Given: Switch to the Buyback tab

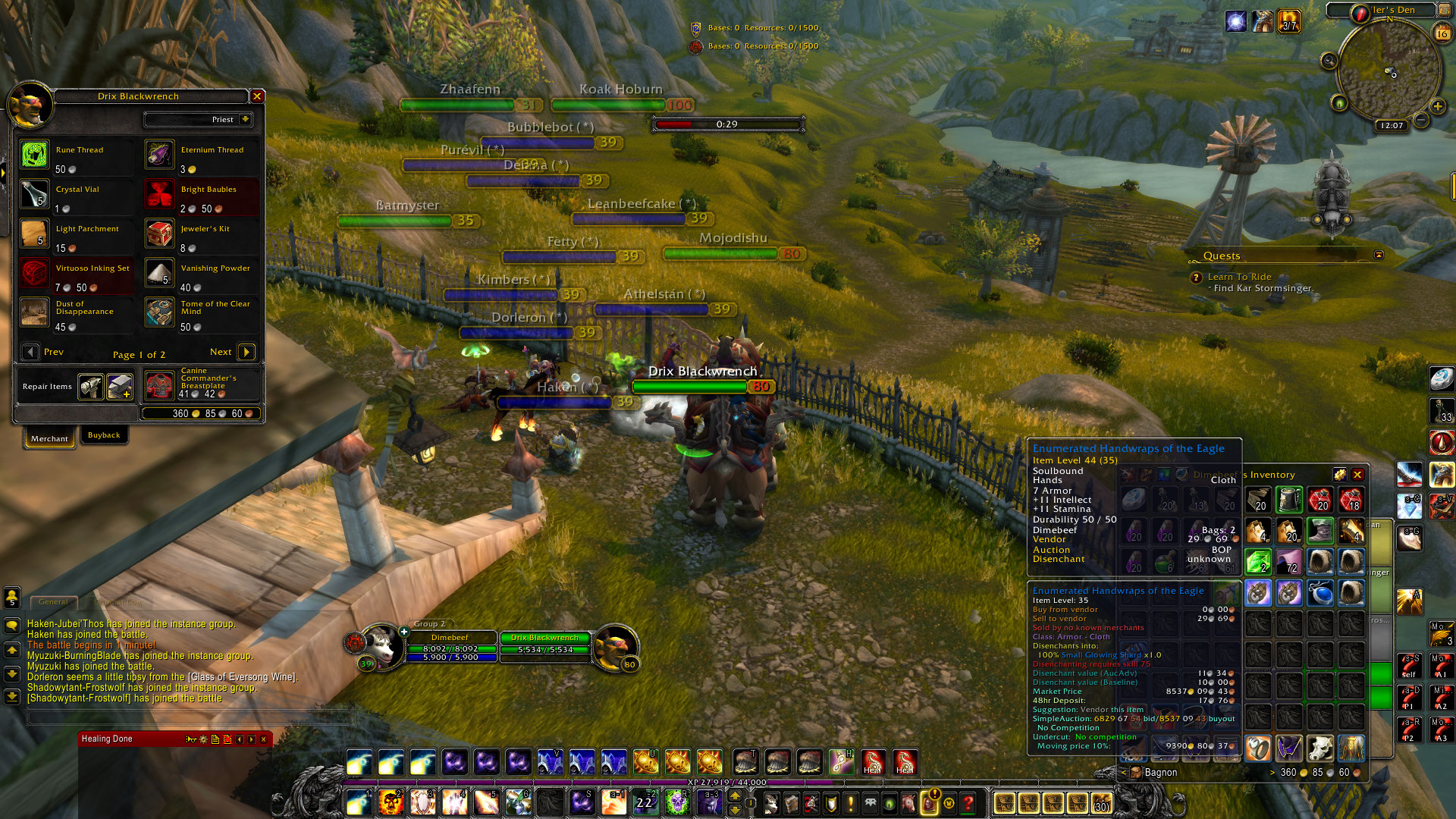Looking at the screenshot, I should point(104,435).
